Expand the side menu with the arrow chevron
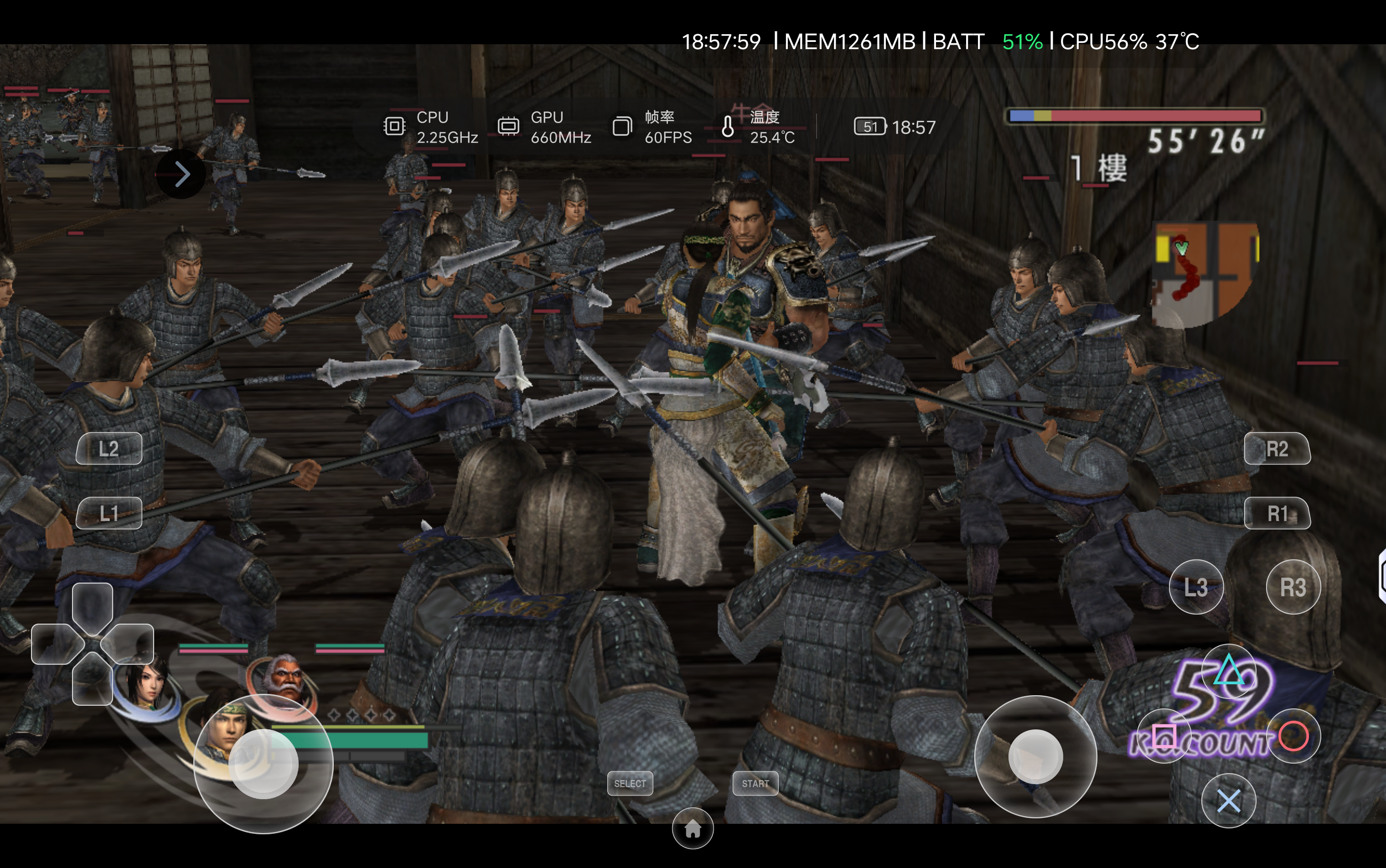This screenshot has height=868, width=1386. click(x=181, y=173)
